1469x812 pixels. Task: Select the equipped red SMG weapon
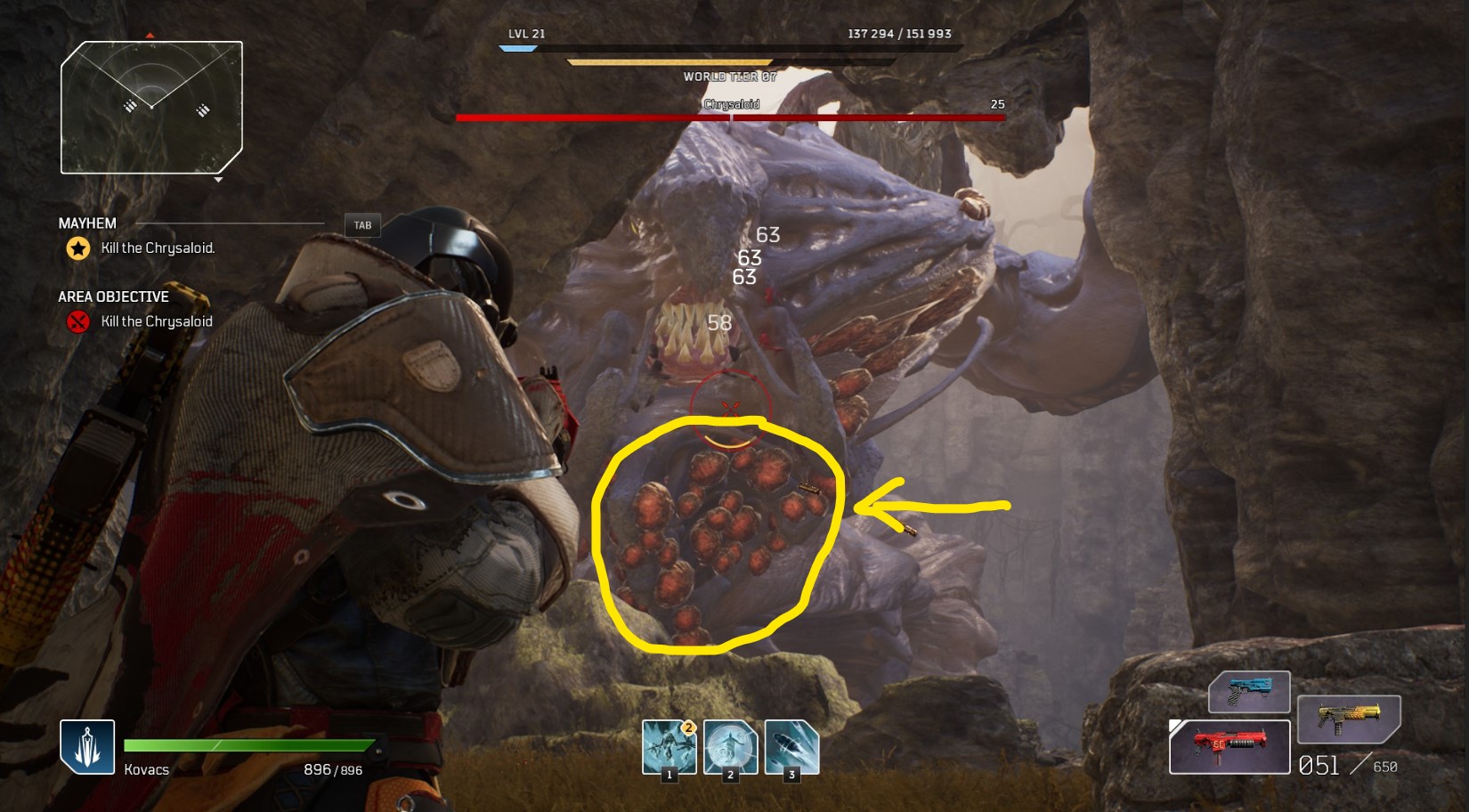1230,746
